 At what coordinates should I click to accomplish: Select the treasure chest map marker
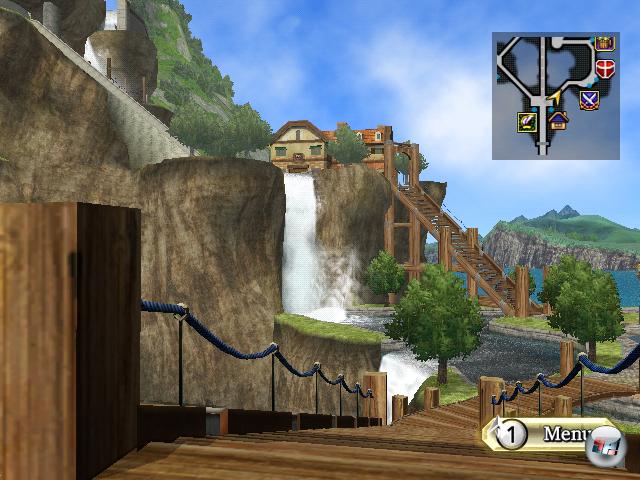point(604,43)
